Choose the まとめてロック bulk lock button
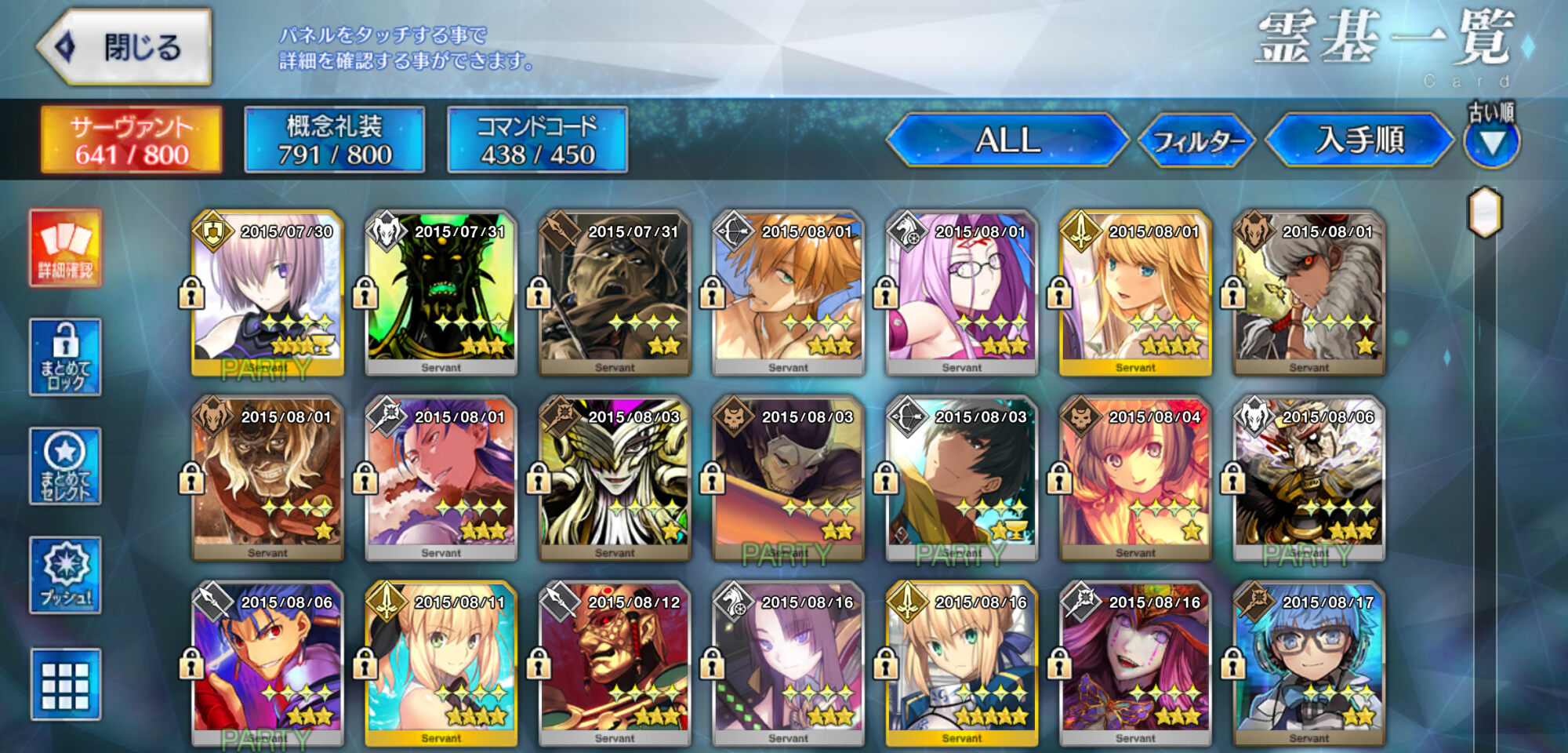This screenshot has height=753, width=1568. (x=66, y=357)
